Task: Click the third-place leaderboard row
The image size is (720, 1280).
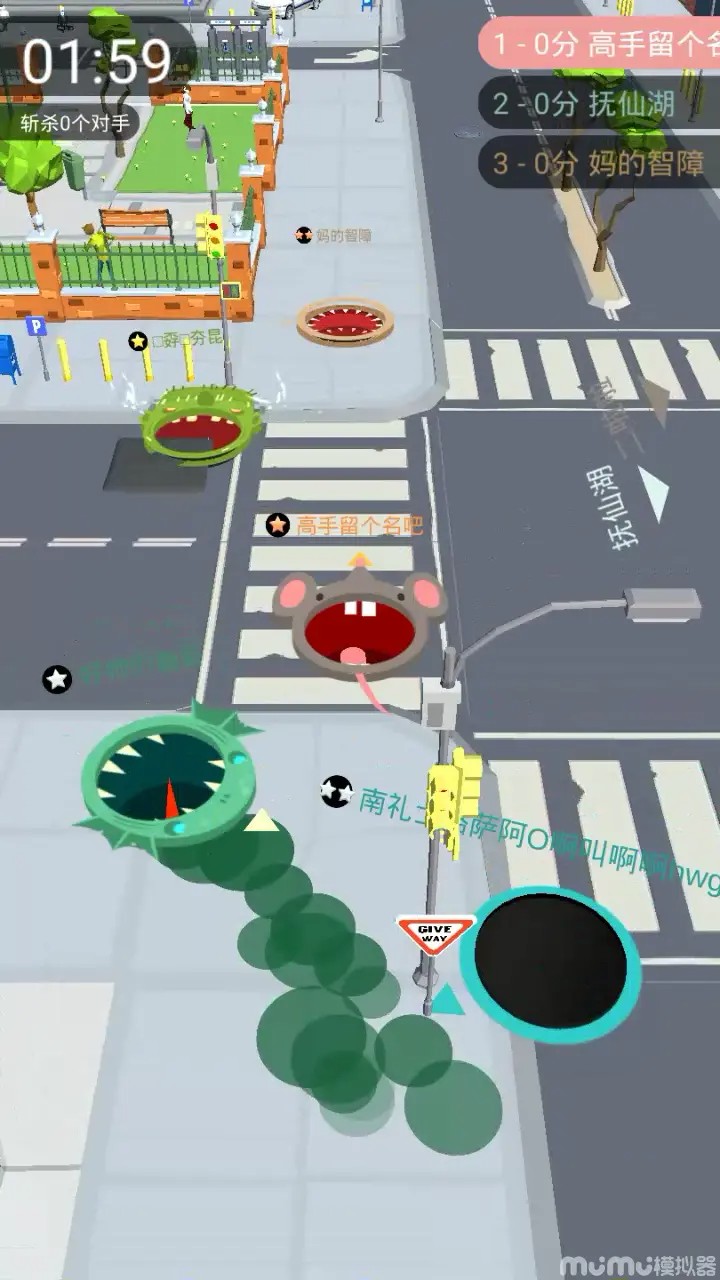Action: click(x=600, y=162)
